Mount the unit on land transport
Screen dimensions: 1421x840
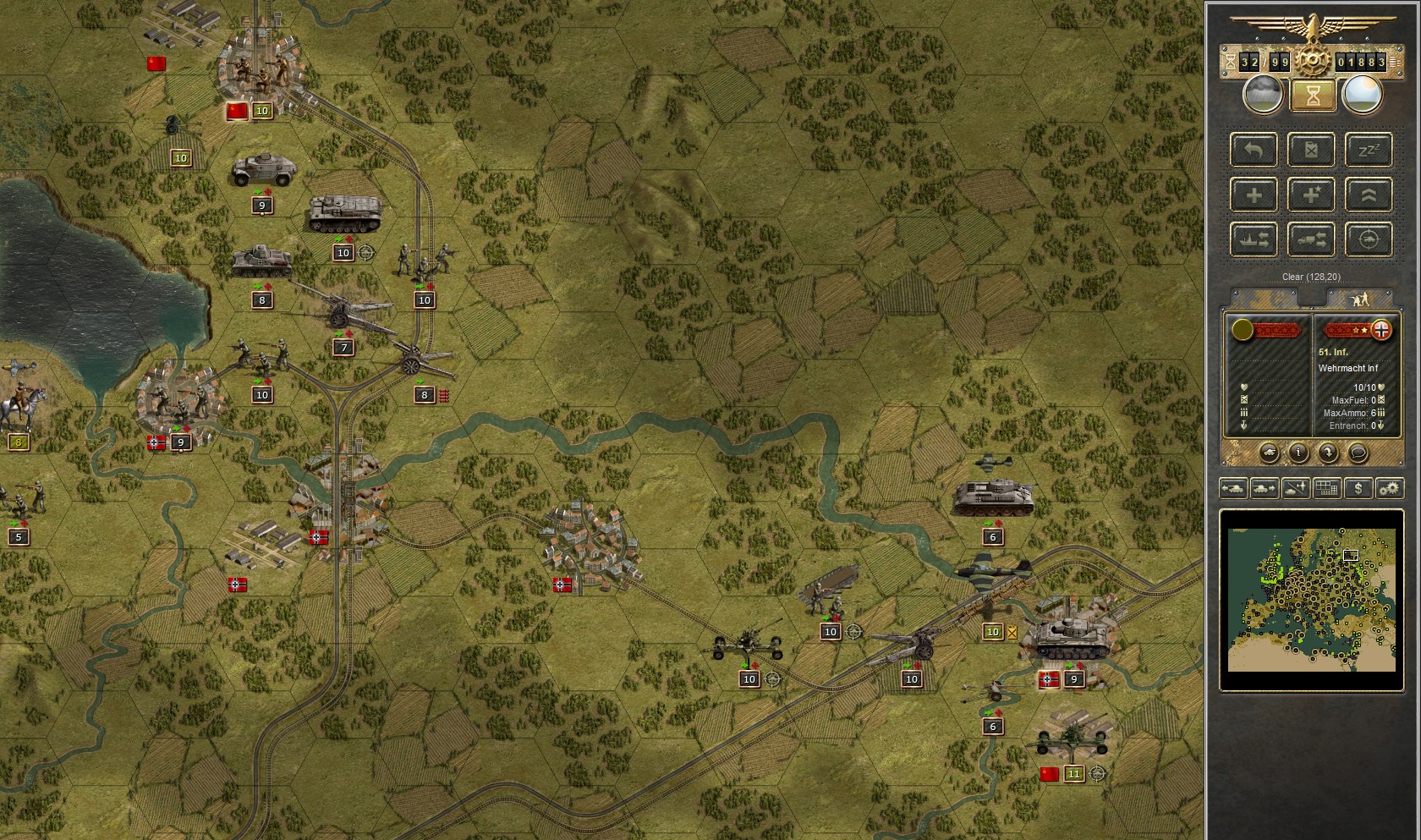click(1309, 240)
